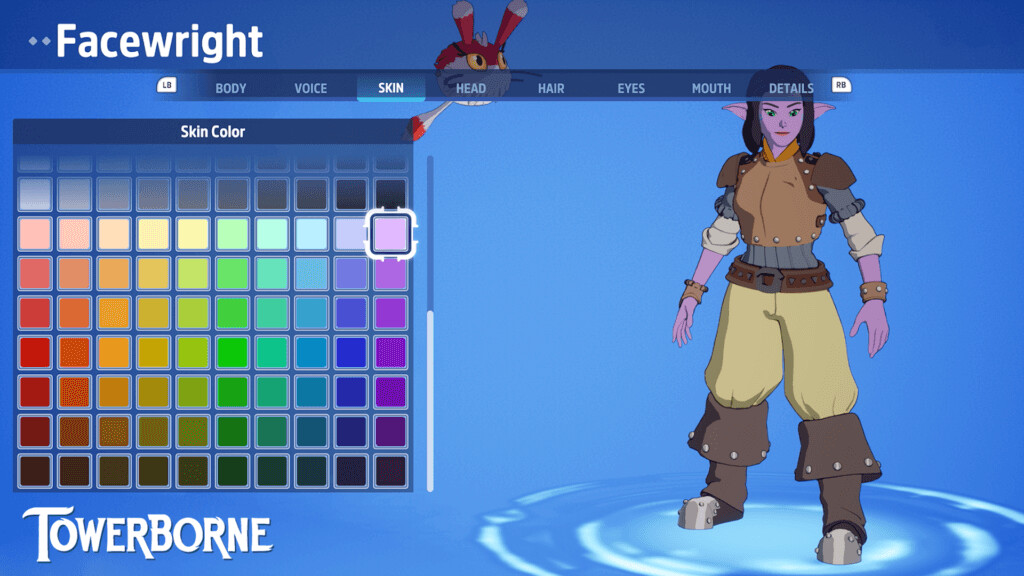Select the Skin tab
The height and width of the screenshot is (576, 1024).
391,88
